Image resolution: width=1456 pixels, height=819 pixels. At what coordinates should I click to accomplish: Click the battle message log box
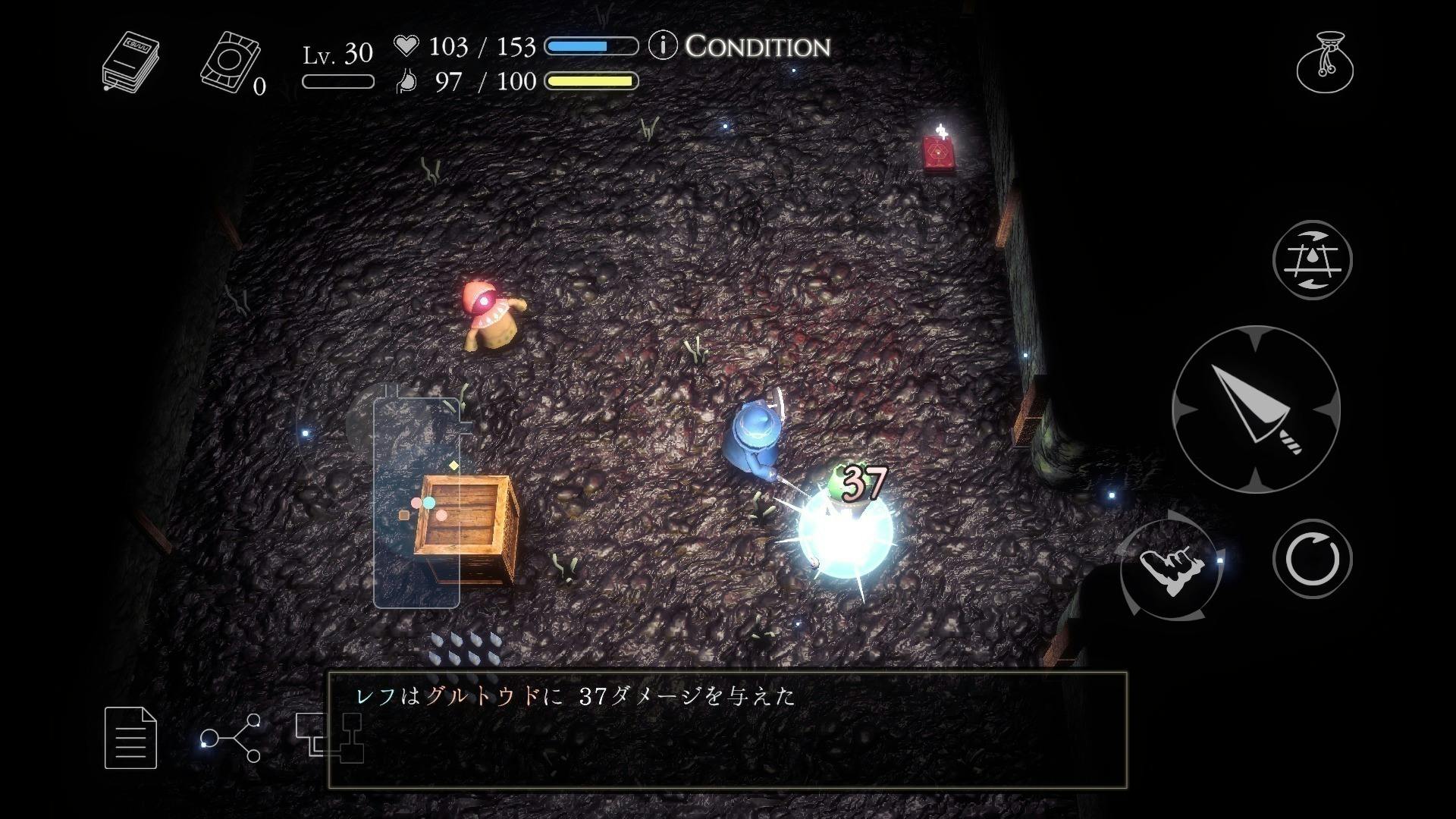pos(726,730)
